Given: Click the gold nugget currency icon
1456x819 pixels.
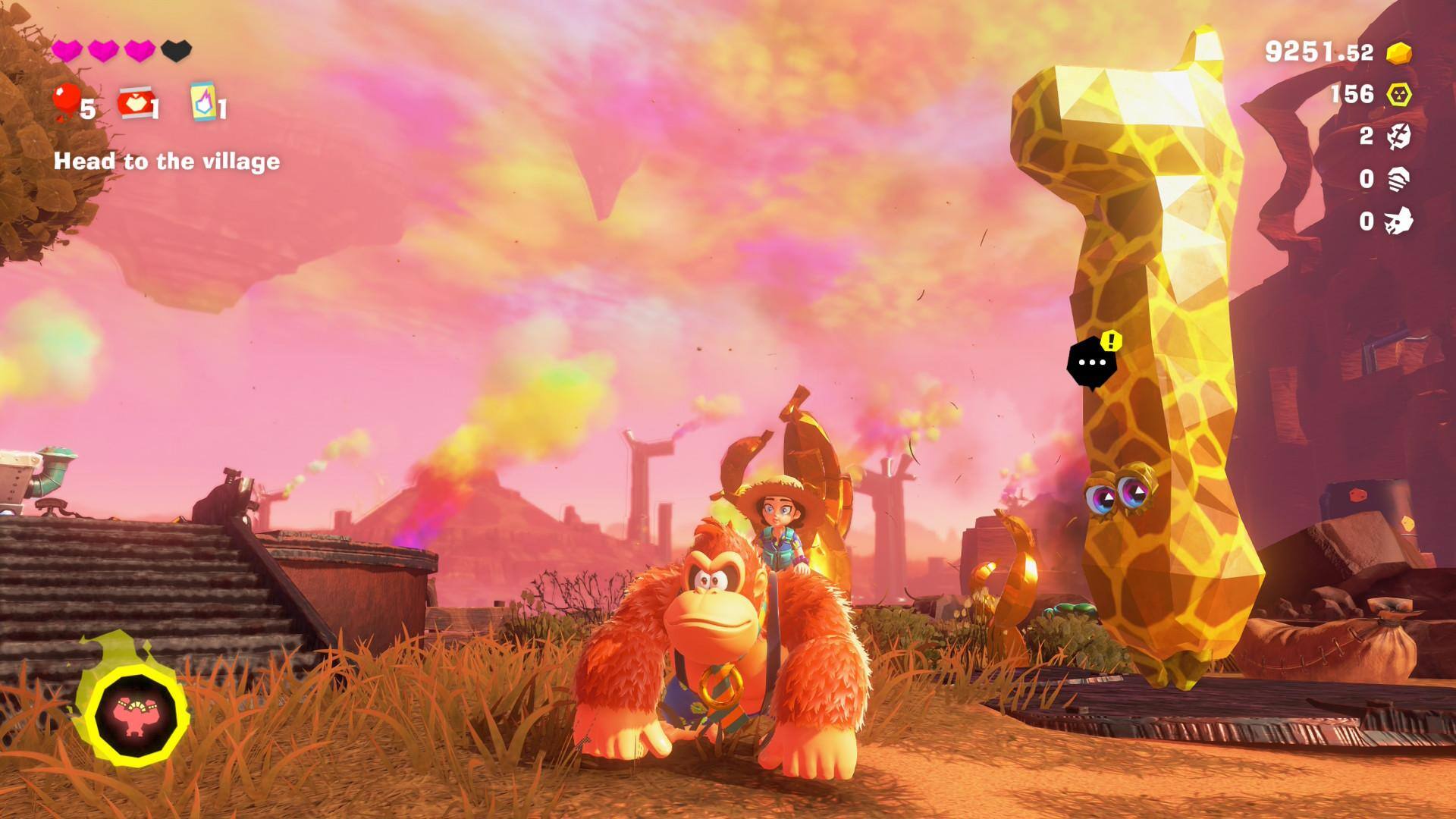Looking at the screenshot, I should (1399, 52).
